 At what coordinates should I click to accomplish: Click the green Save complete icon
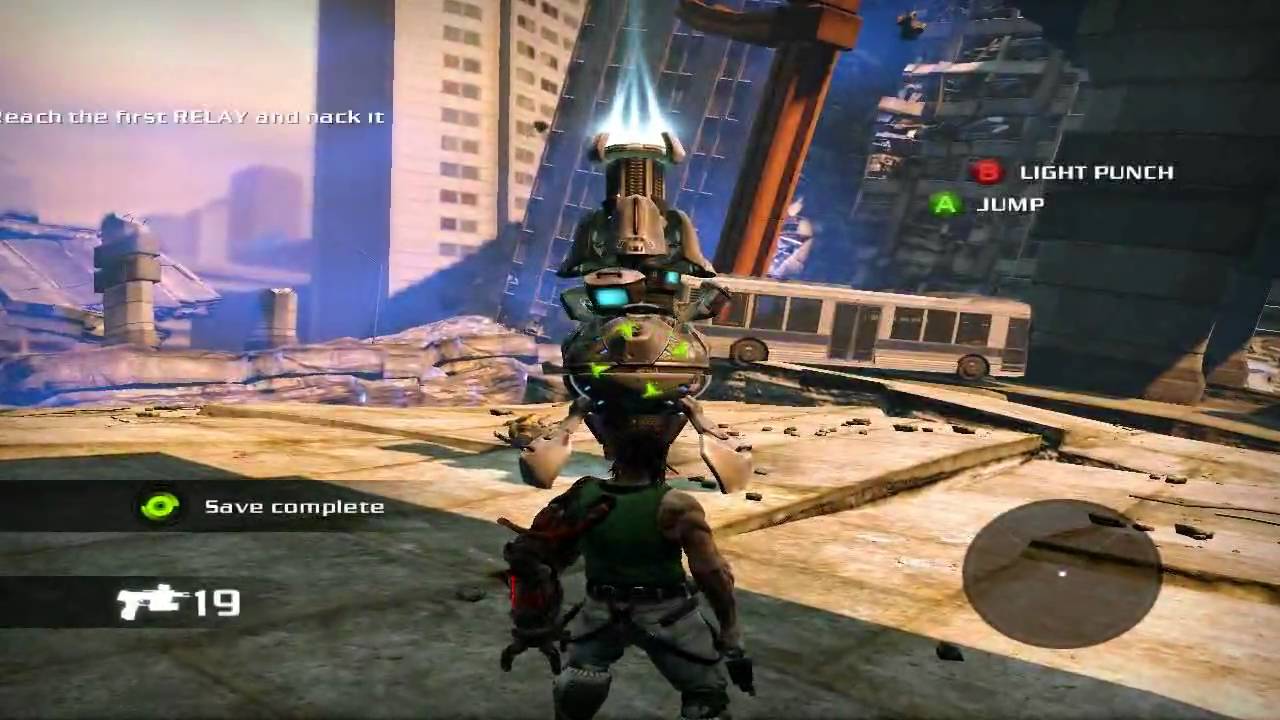(x=160, y=506)
